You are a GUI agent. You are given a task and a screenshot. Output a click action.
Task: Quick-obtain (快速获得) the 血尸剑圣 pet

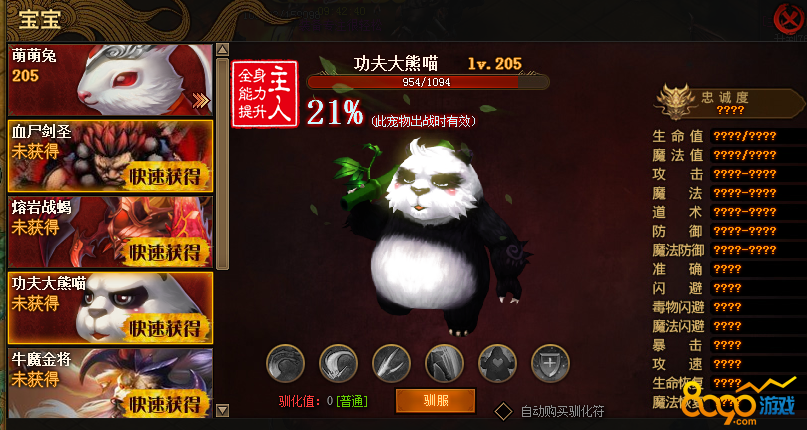(165, 177)
